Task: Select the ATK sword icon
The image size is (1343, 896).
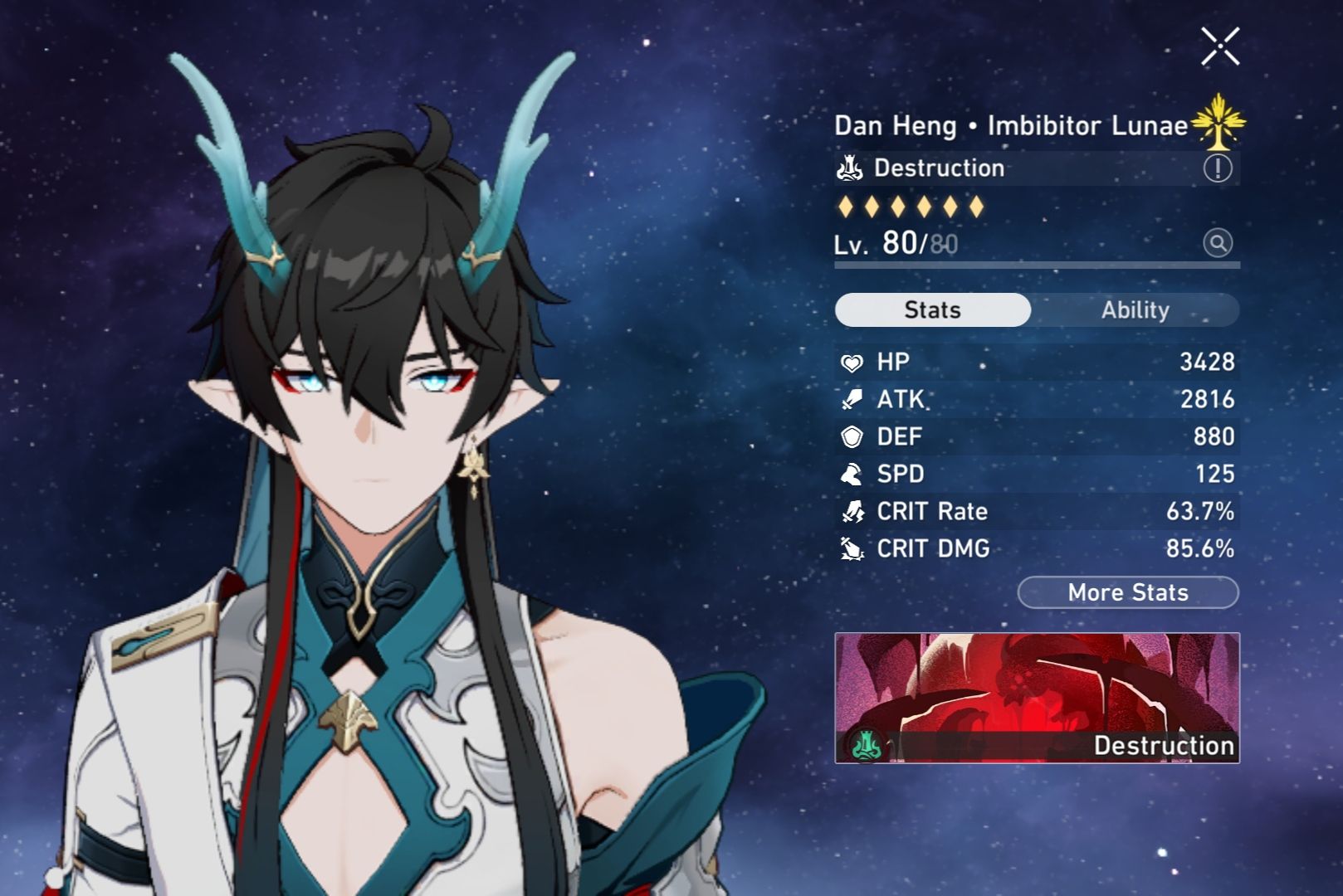Action: tap(853, 399)
